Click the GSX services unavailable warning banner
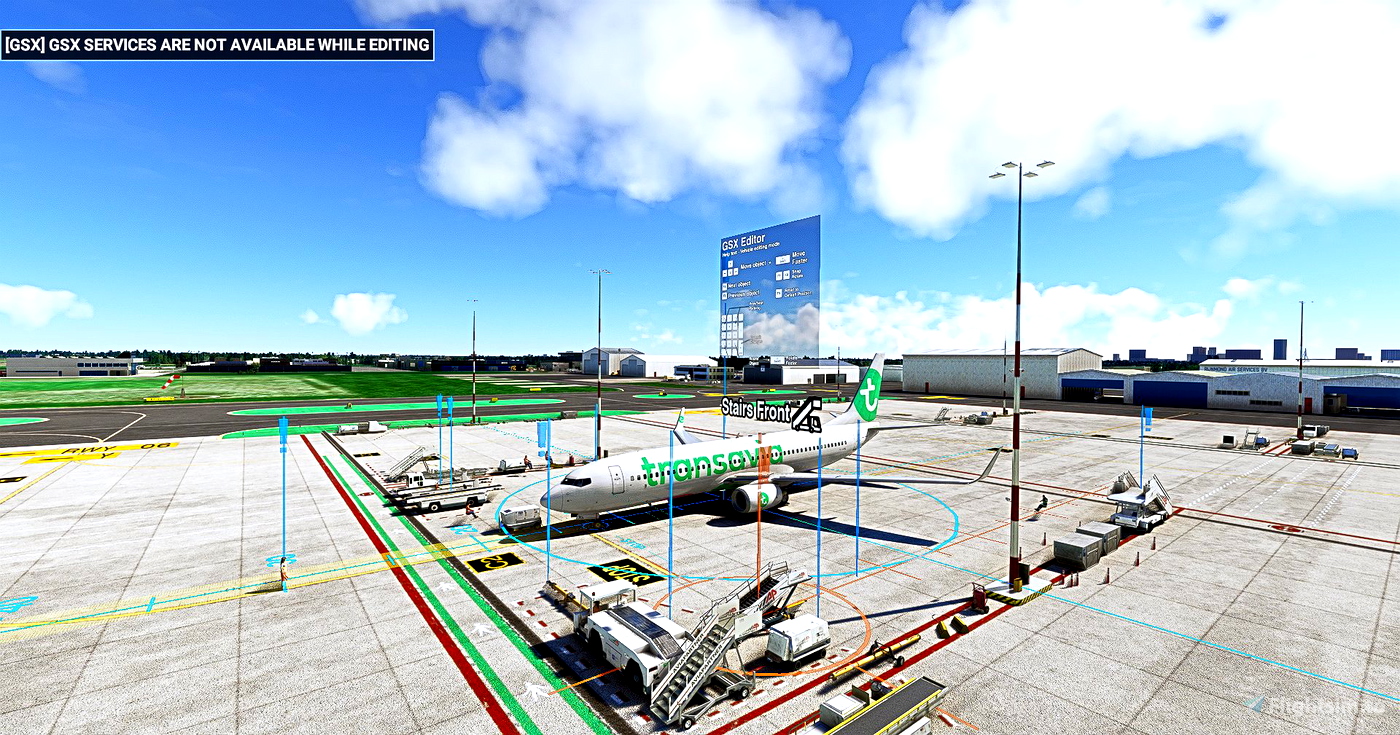The height and width of the screenshot is (735, 1400). pyautogui.click(x=218, y=44)
